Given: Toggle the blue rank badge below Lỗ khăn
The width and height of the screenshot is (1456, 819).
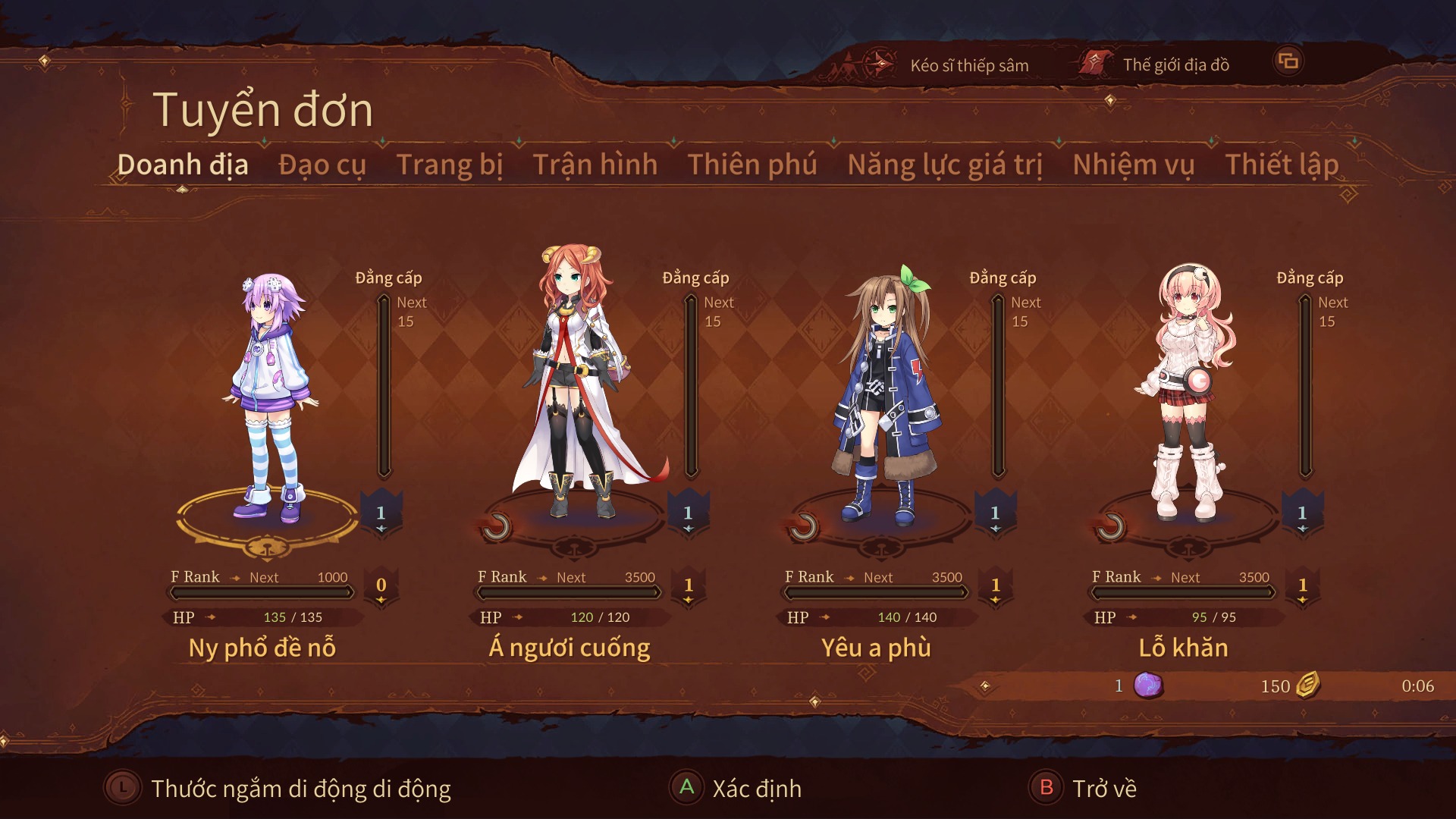Looking at the screenshot, I should pos(1302,511).
